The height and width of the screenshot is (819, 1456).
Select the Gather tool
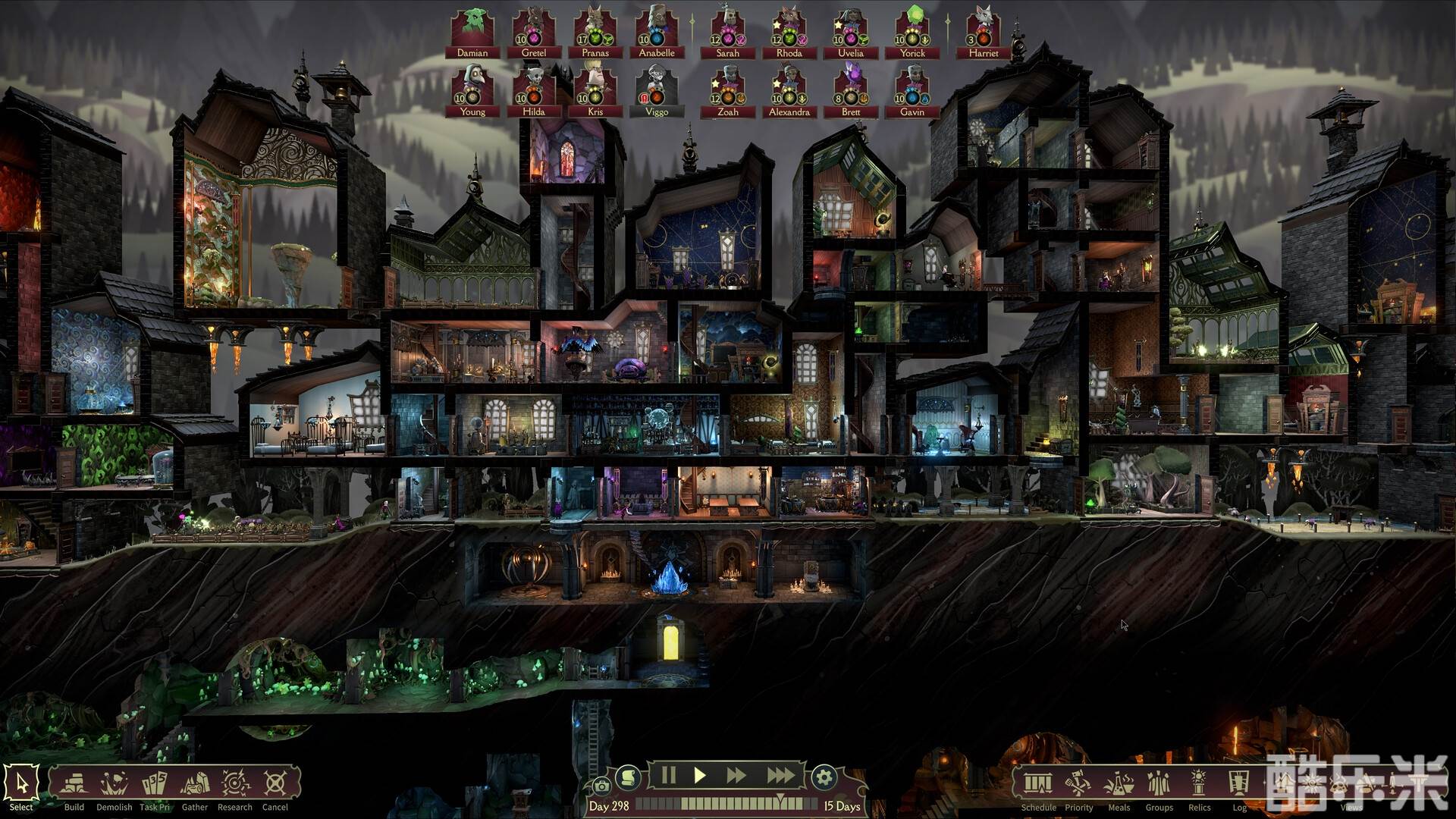195,784
